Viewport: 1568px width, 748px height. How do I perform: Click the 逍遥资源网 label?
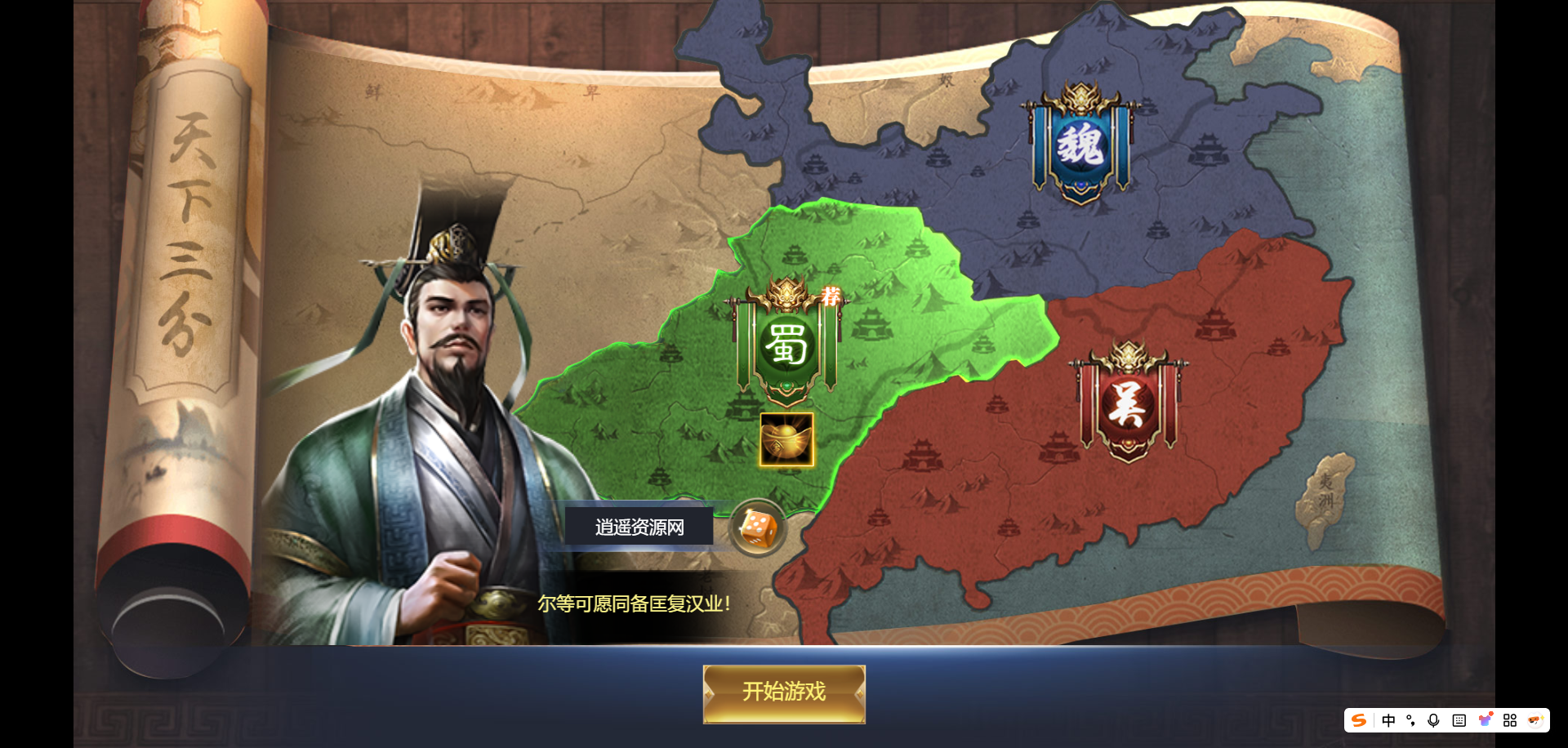click(639, 527)
